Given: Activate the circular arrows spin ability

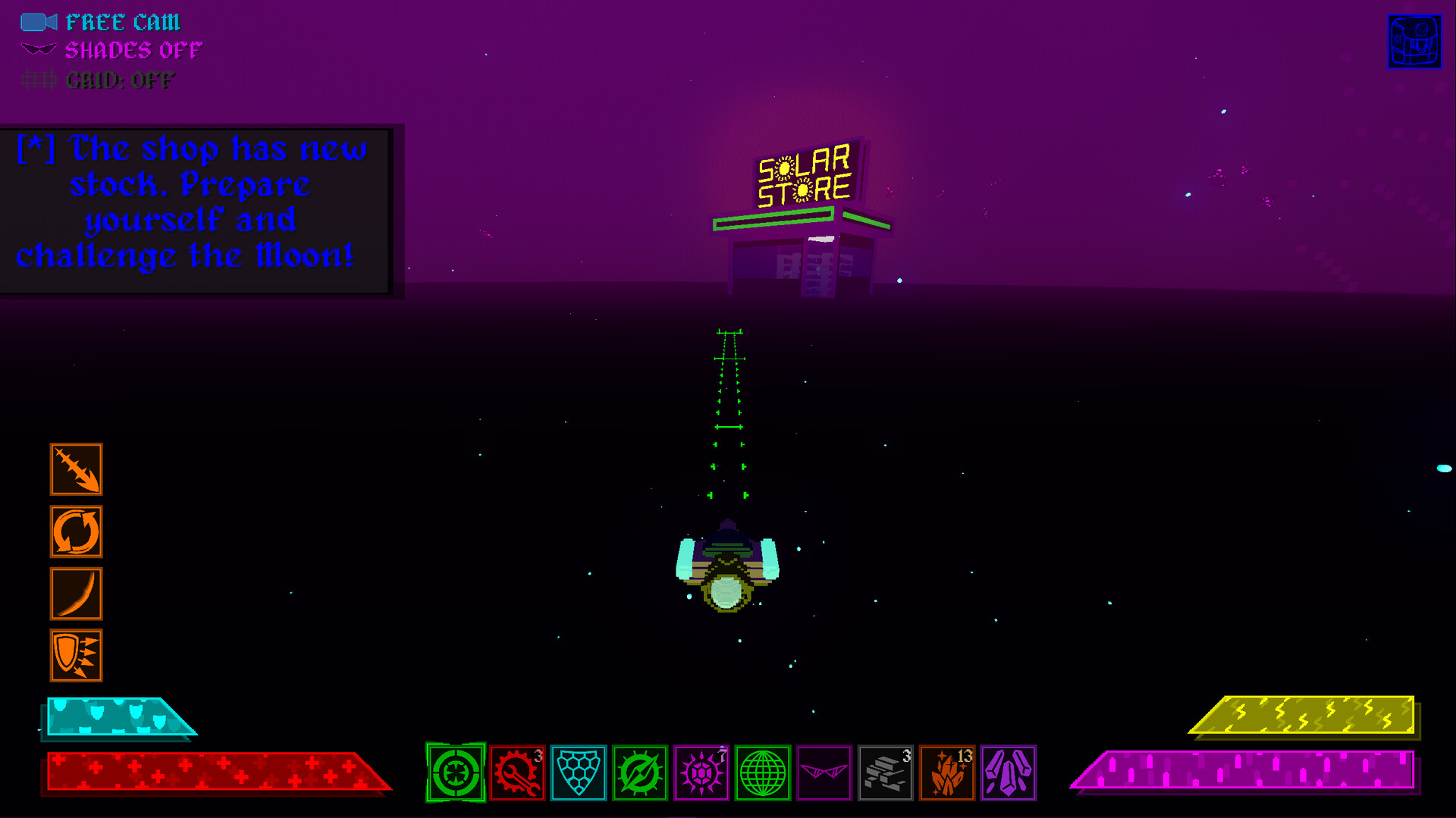Looking at the screenshot, I should pos(76,531).
